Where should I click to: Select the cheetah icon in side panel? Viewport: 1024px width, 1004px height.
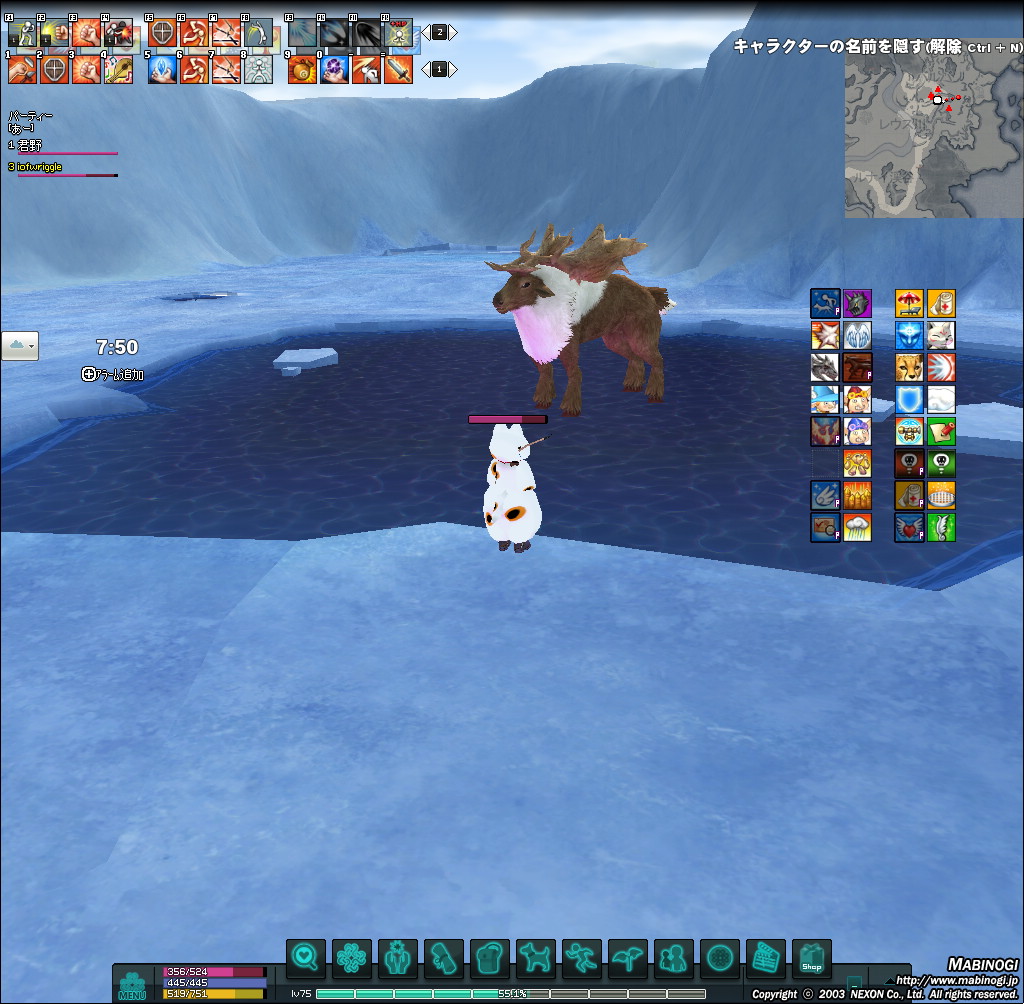[909, 368]
